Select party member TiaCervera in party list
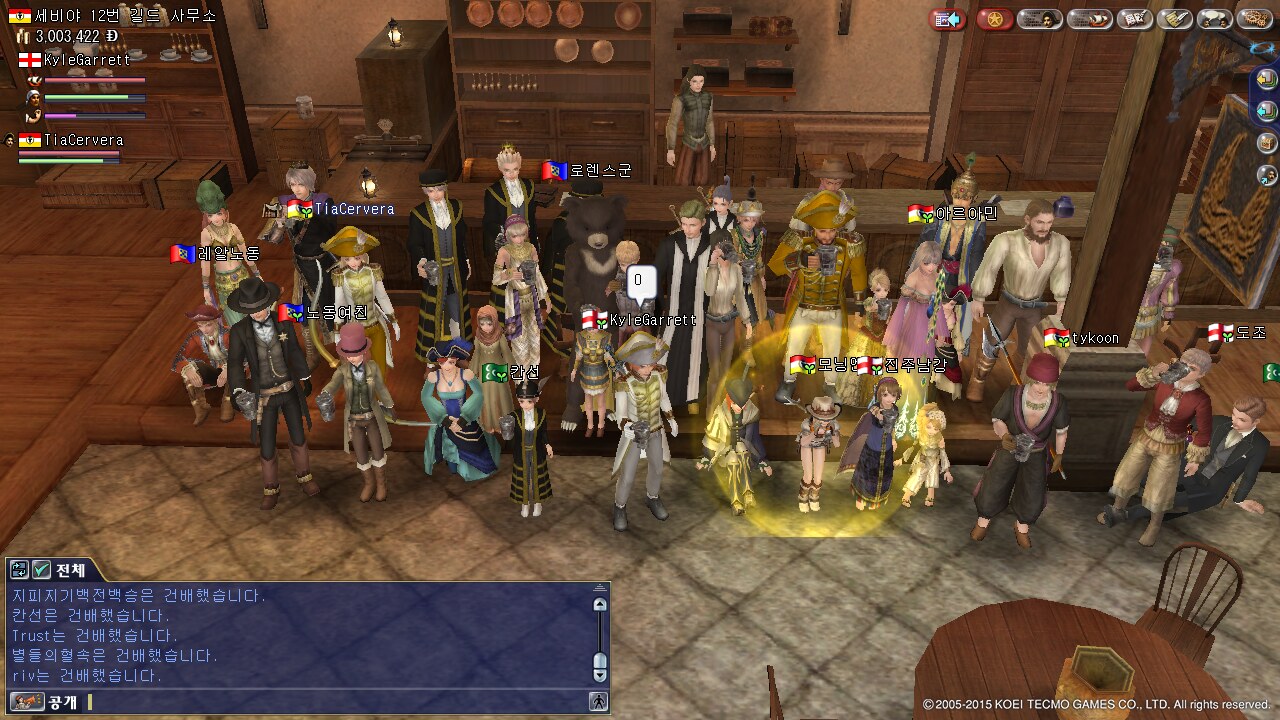Viewport: 1280px width, 720px height. point(82,141)
